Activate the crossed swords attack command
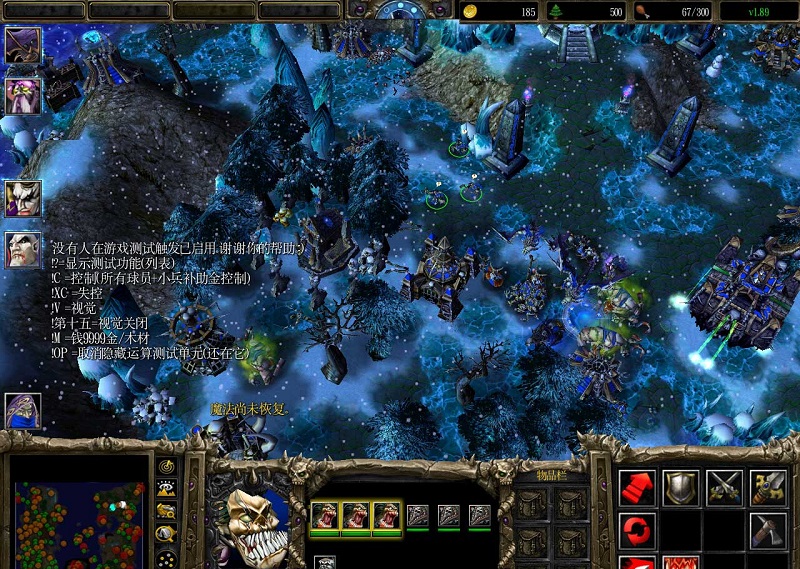The image size is (800, 569). (725, 487)
